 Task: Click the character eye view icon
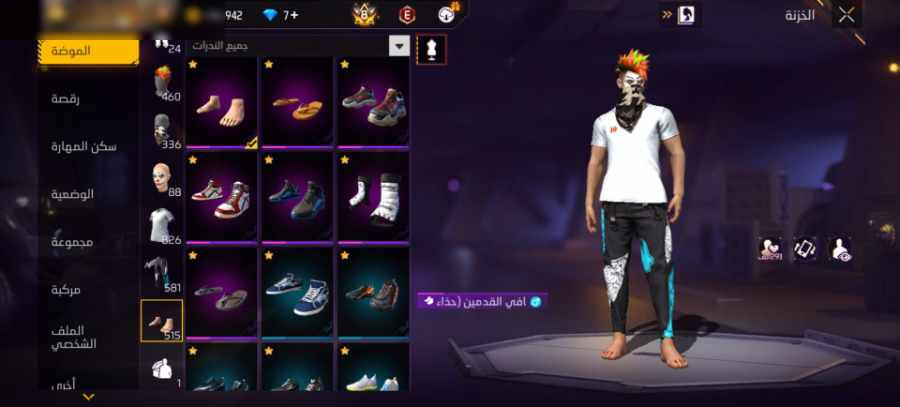pyautogui.click(x=842, y=249)
